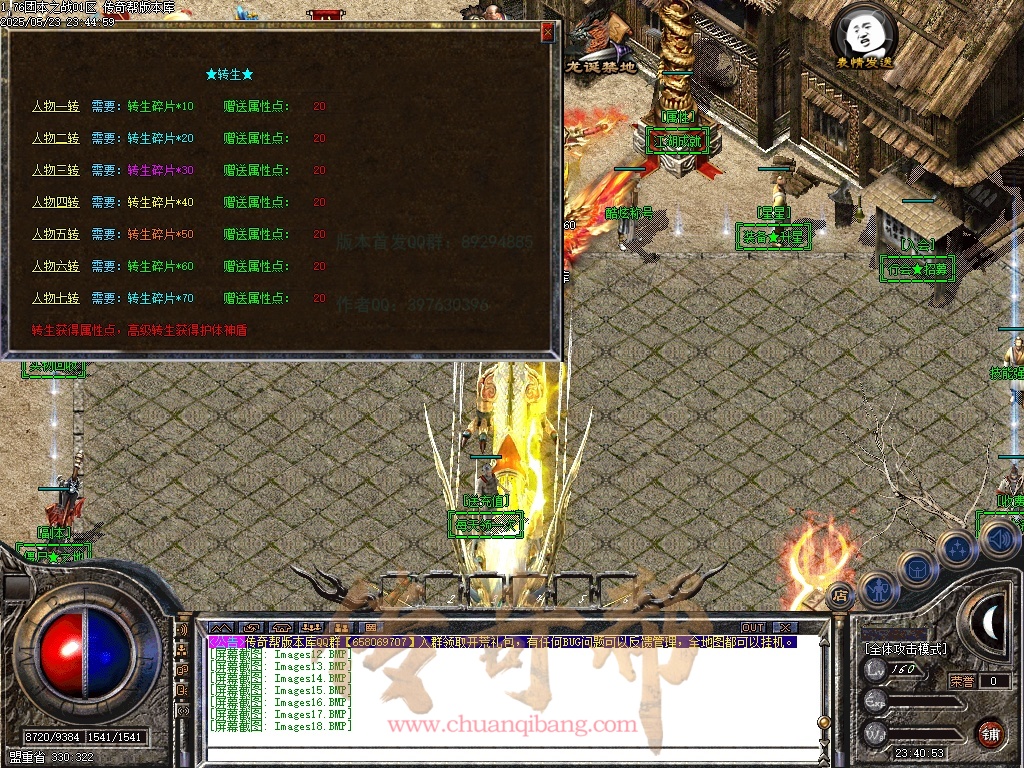This screenshot has width=1024, height=768.
Task: Open the bag round button
Action: tap(917, 570)
